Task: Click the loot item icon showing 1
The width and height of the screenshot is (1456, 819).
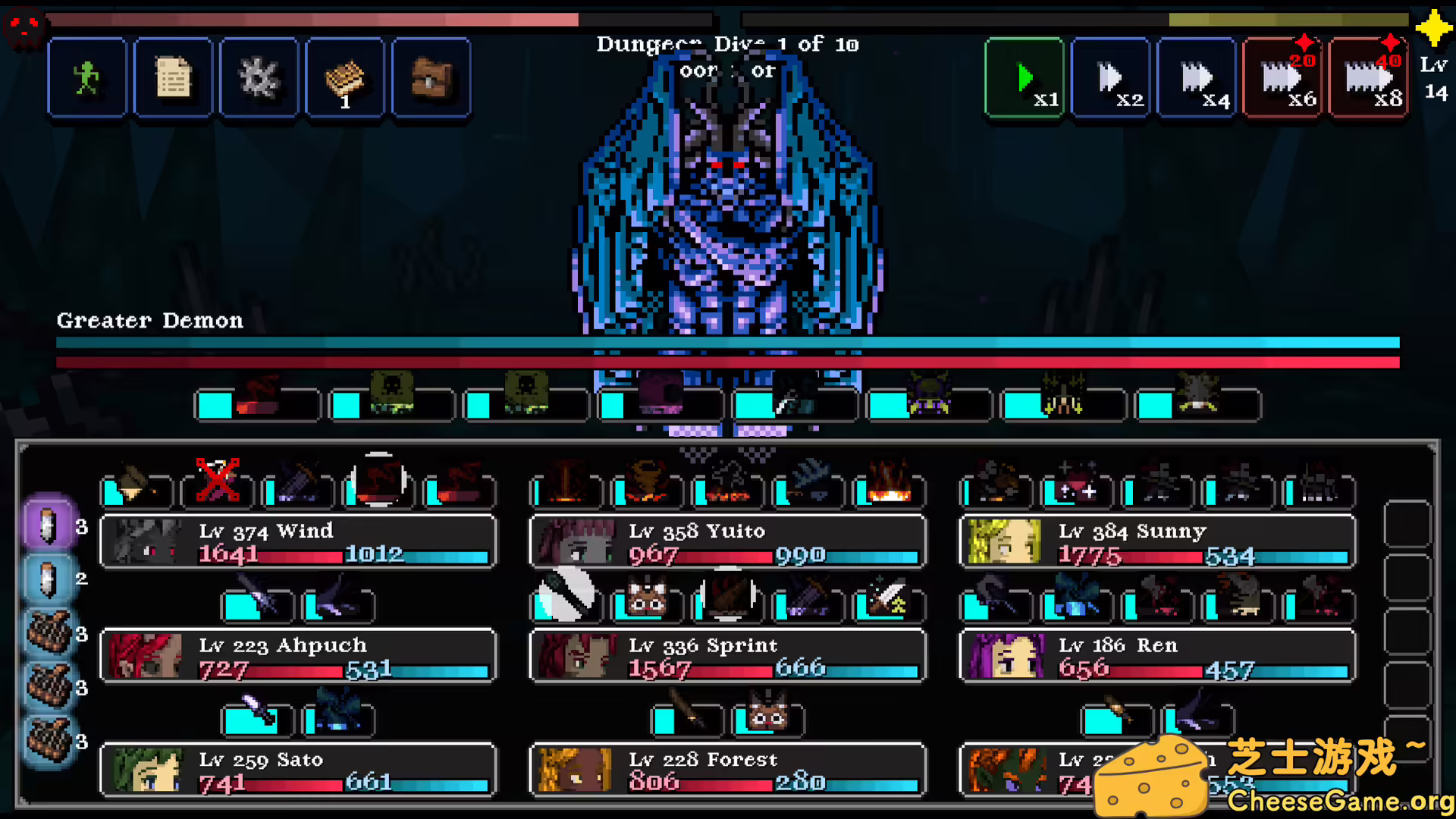Action: click(x=345, y=77)
